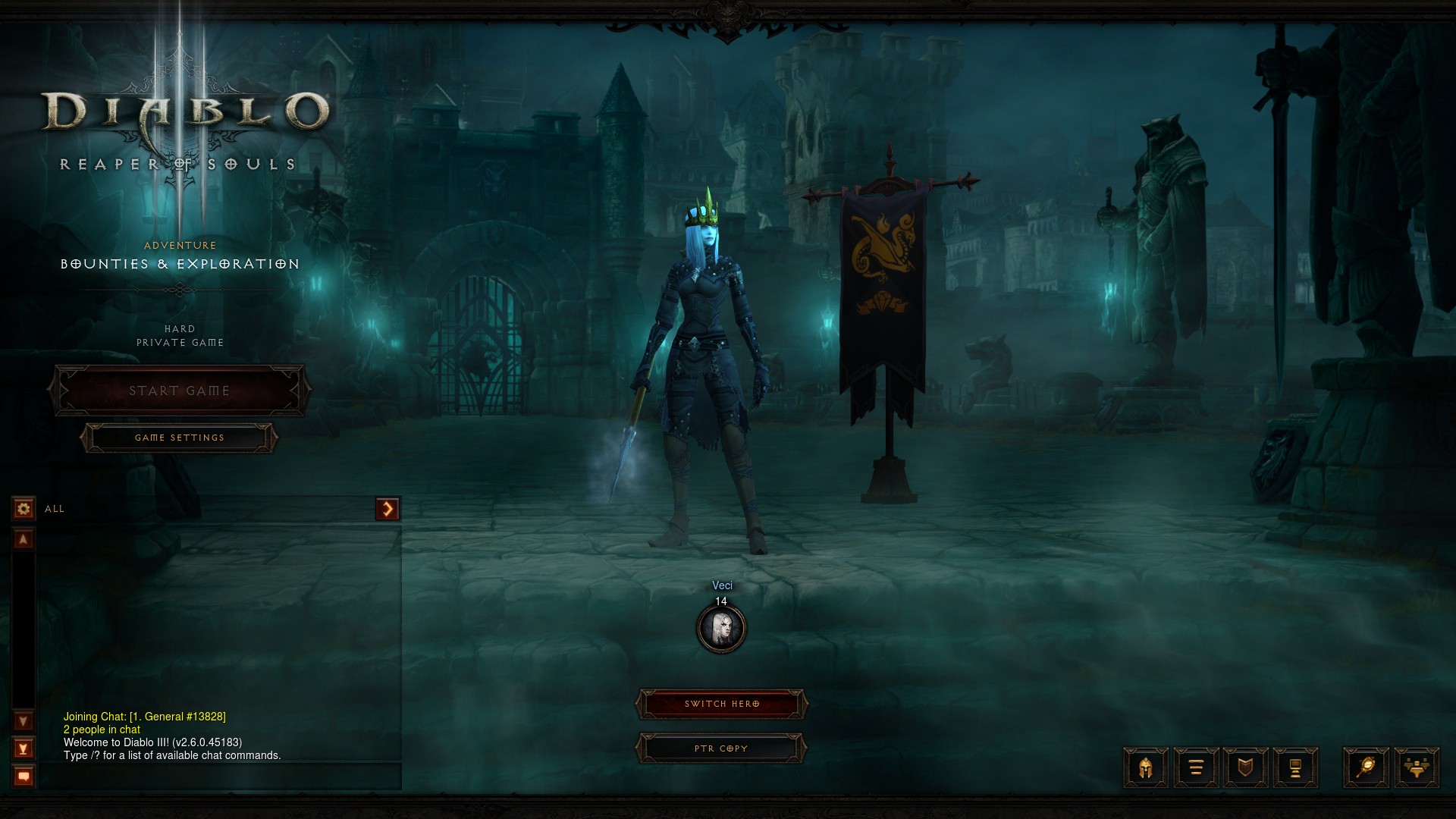Image resolution: width=1456 pixels, height=819 pixels.
Task: Open chat options with the gear icon
Action: click(x=24, y=508)
